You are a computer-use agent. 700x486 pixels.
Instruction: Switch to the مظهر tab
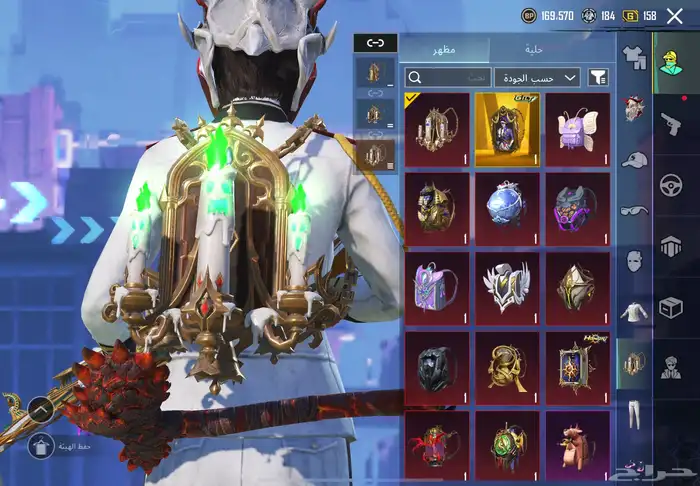click(x=444, y=49)
